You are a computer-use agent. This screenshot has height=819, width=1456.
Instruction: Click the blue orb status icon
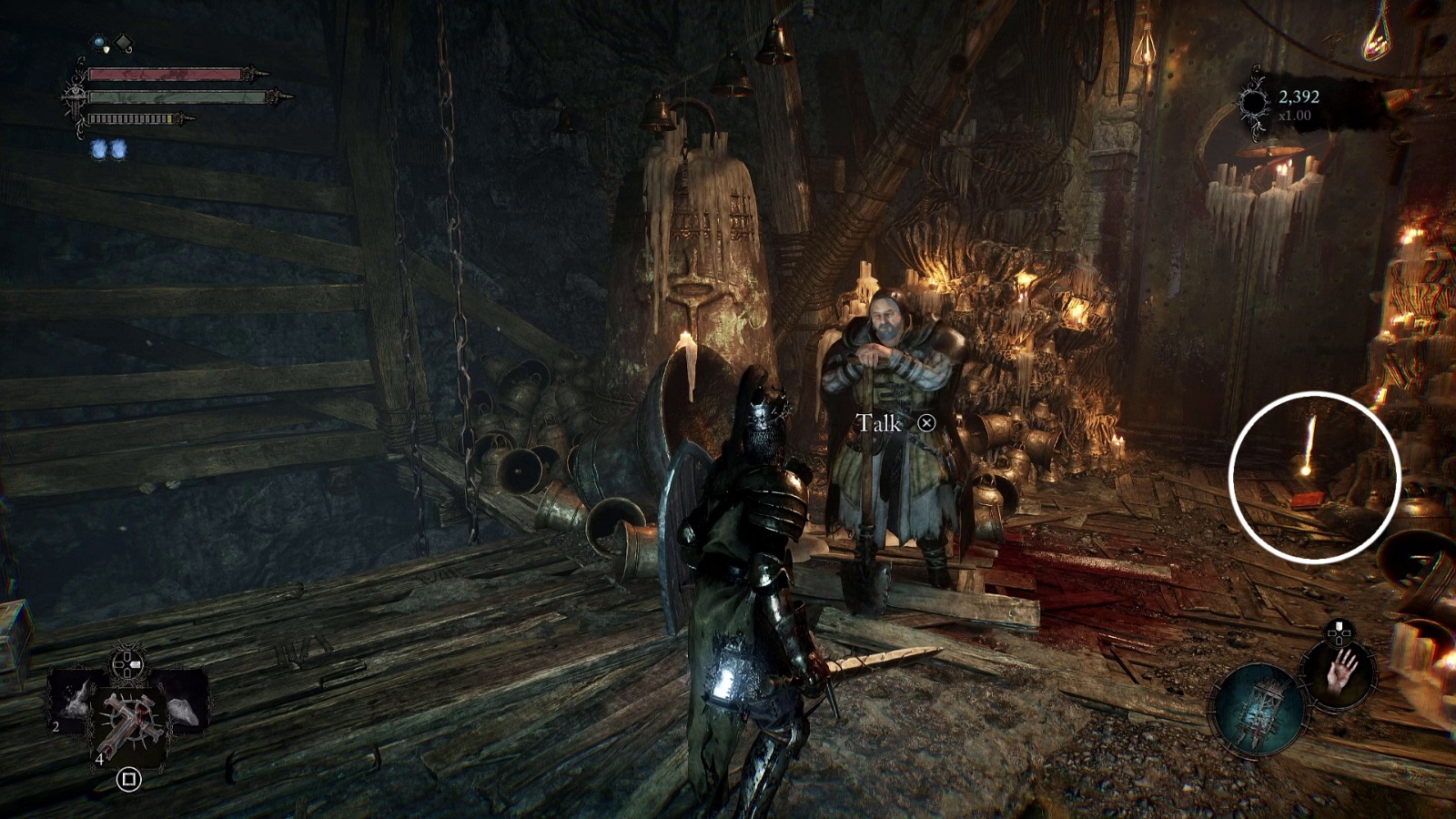[99, 42]
